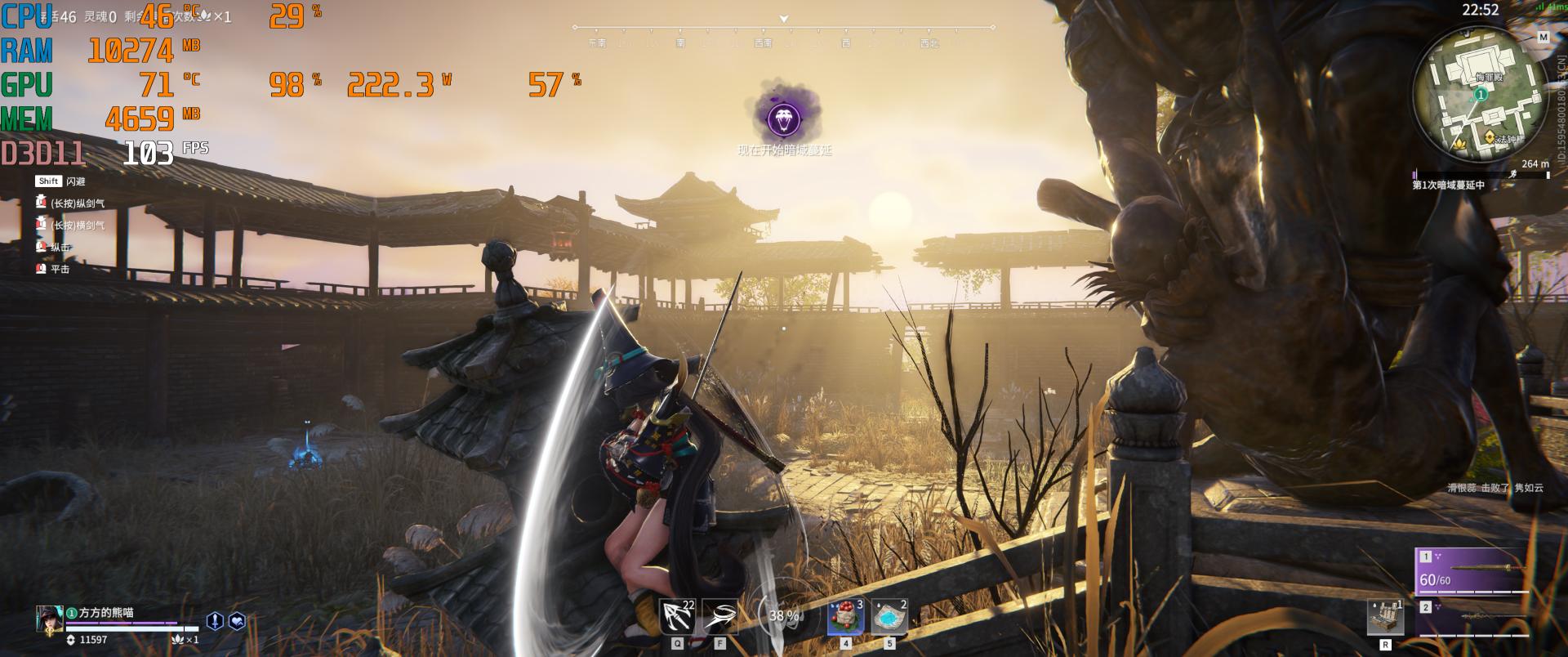Click the player portrait avatar
The height and width of the screenshot is (657, 1568).
coord(49,619)
